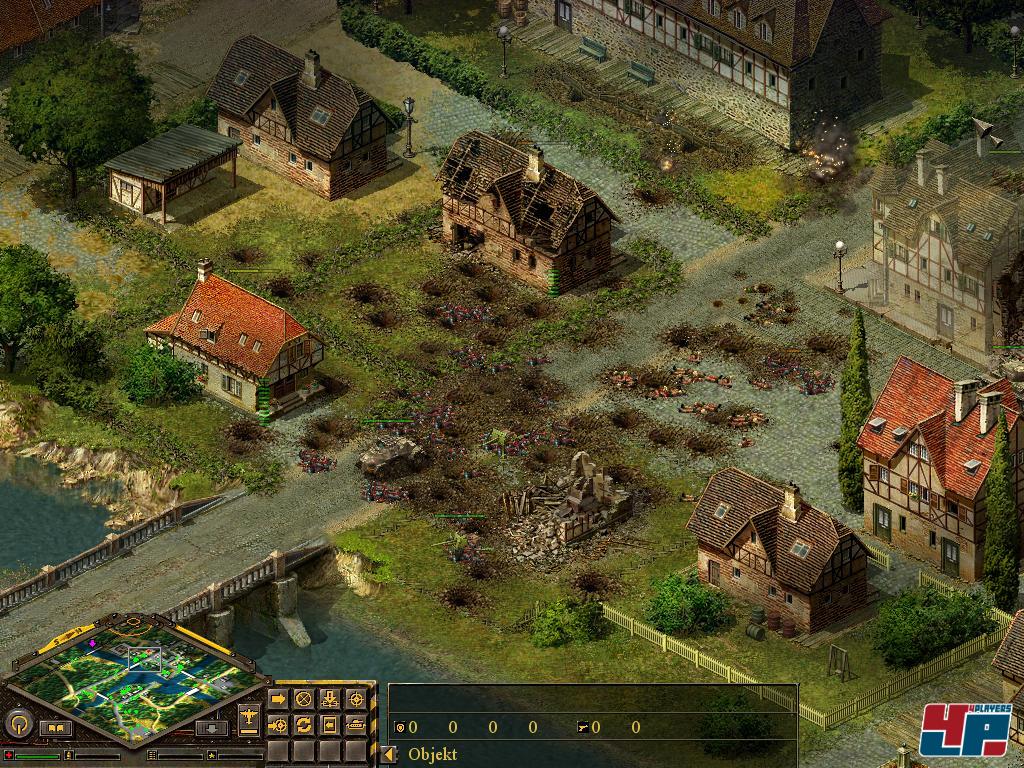Choose the boxed left-arrow retreat command

pyautogui.click(x=330, y=724)
